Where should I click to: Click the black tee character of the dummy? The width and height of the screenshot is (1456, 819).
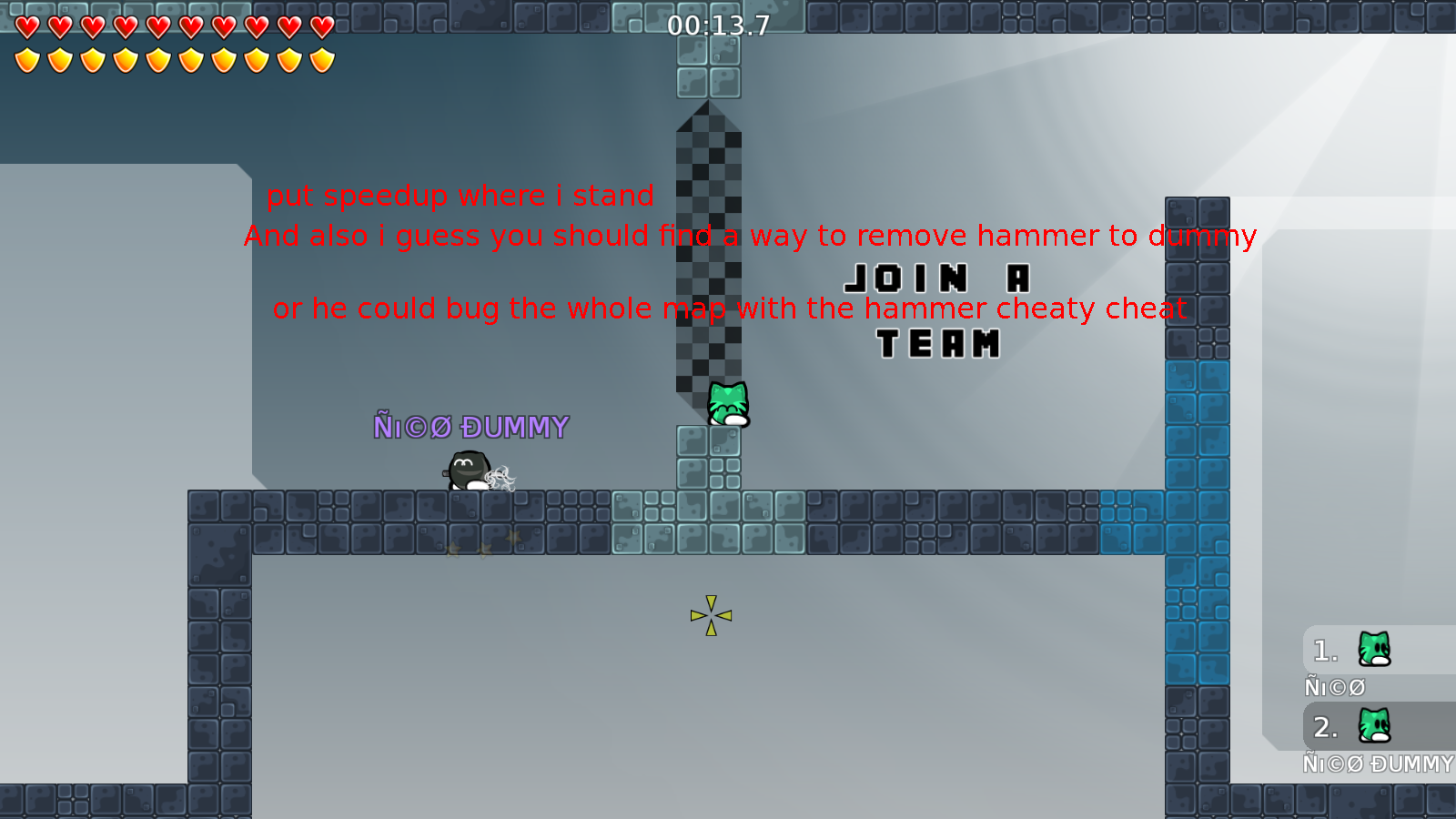click(x=467, y=470)
